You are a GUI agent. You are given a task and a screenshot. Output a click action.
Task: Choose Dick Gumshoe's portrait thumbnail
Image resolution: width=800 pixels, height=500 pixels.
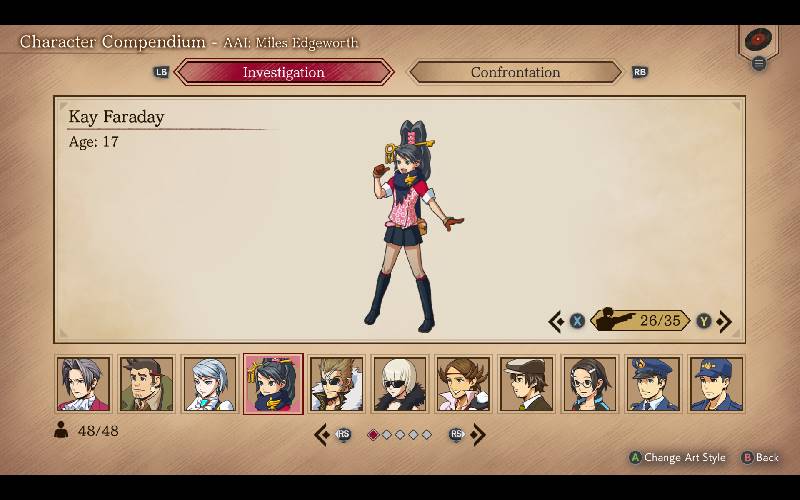[x=146, y=384]
